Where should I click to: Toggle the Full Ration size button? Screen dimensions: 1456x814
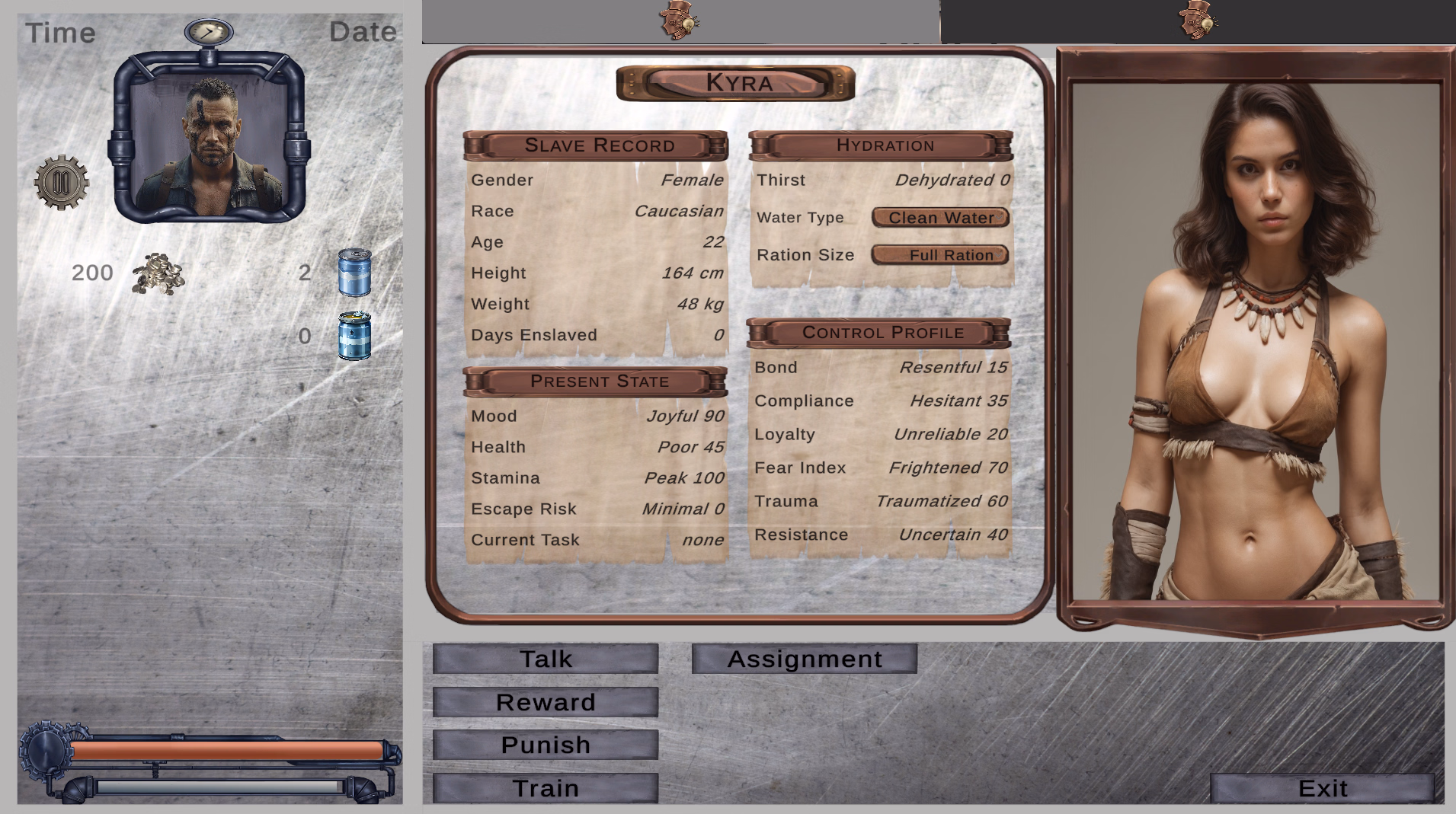click(940, 255)
